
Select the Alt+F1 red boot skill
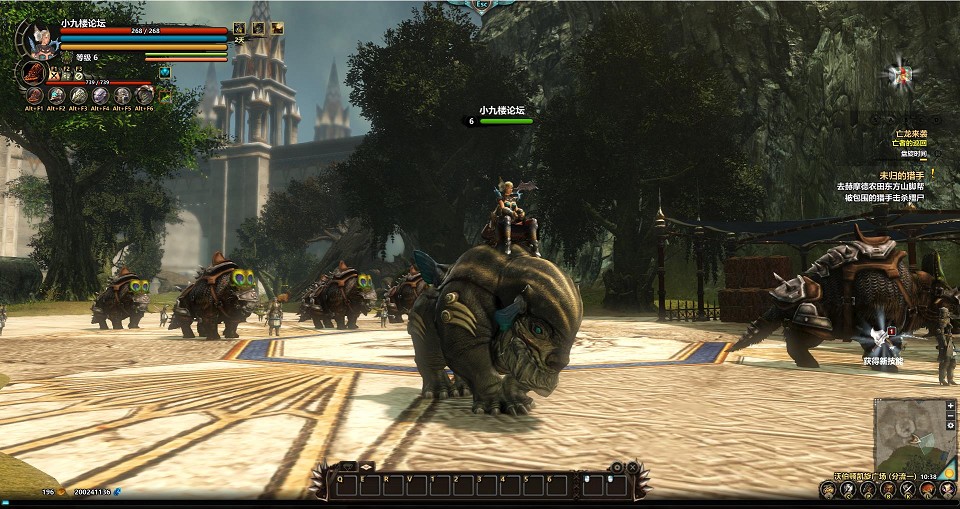35,95
